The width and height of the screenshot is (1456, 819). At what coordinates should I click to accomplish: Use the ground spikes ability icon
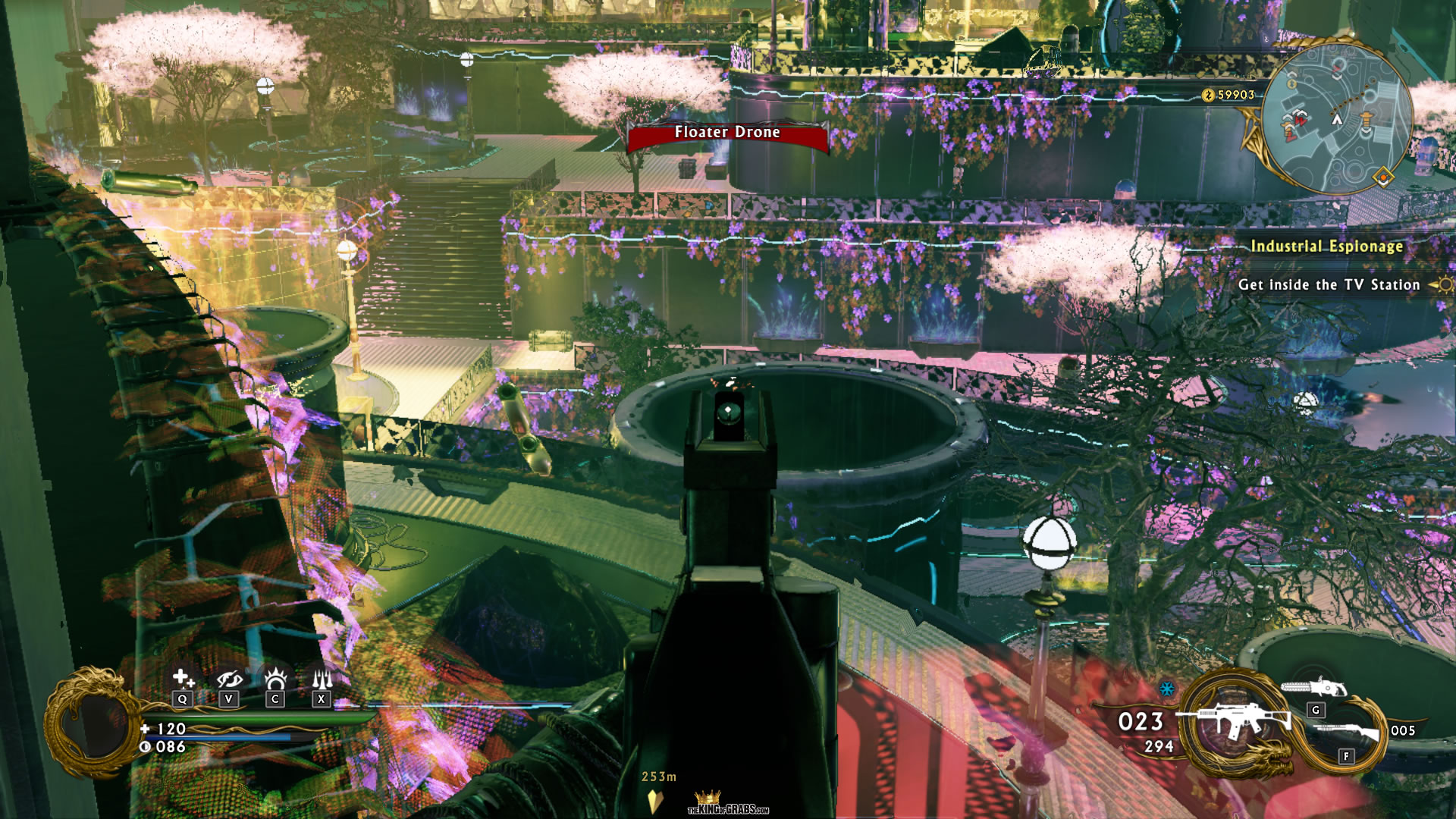pos(322,677)
